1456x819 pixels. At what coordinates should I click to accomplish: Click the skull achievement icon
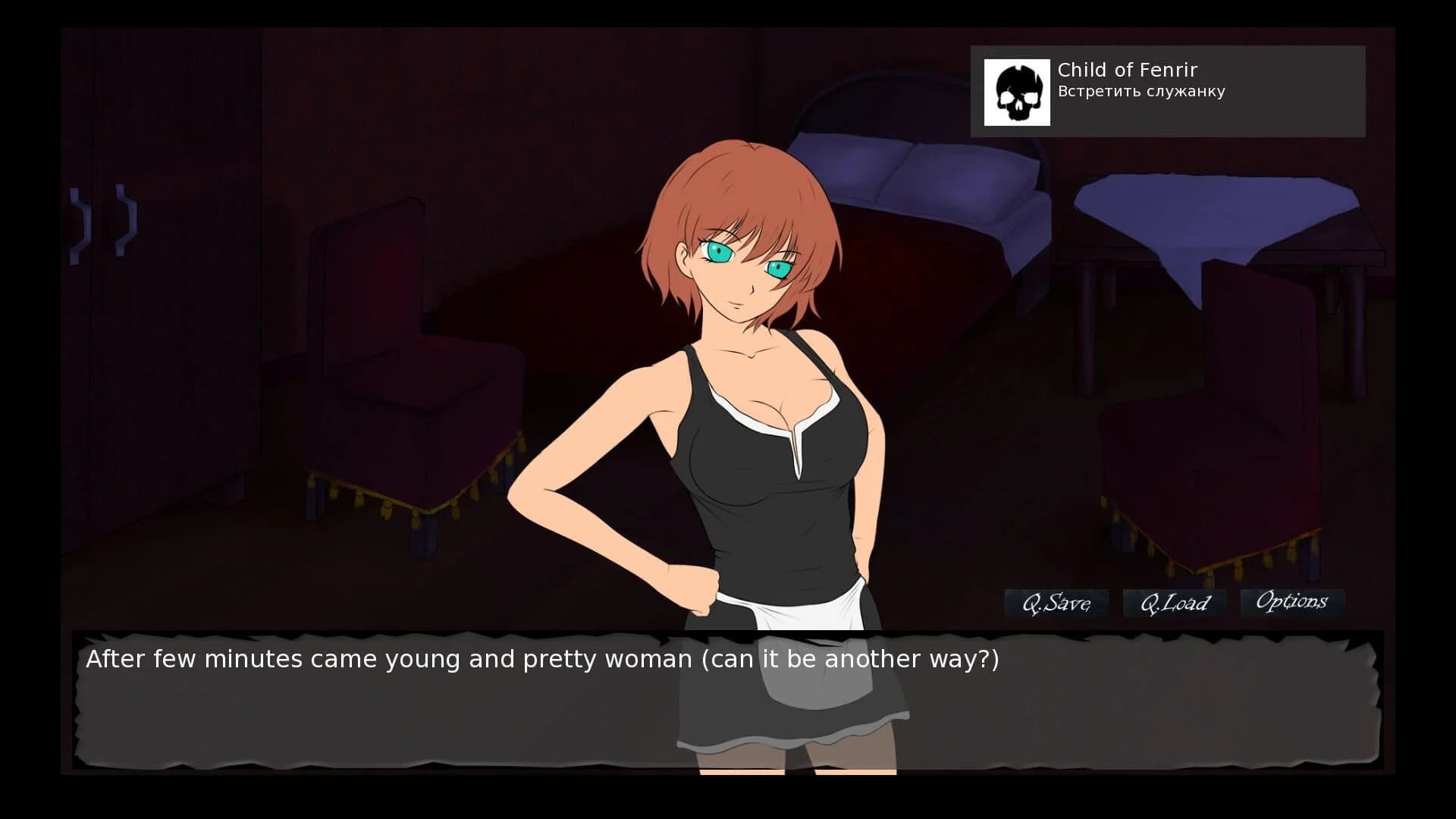(1018, 91)
